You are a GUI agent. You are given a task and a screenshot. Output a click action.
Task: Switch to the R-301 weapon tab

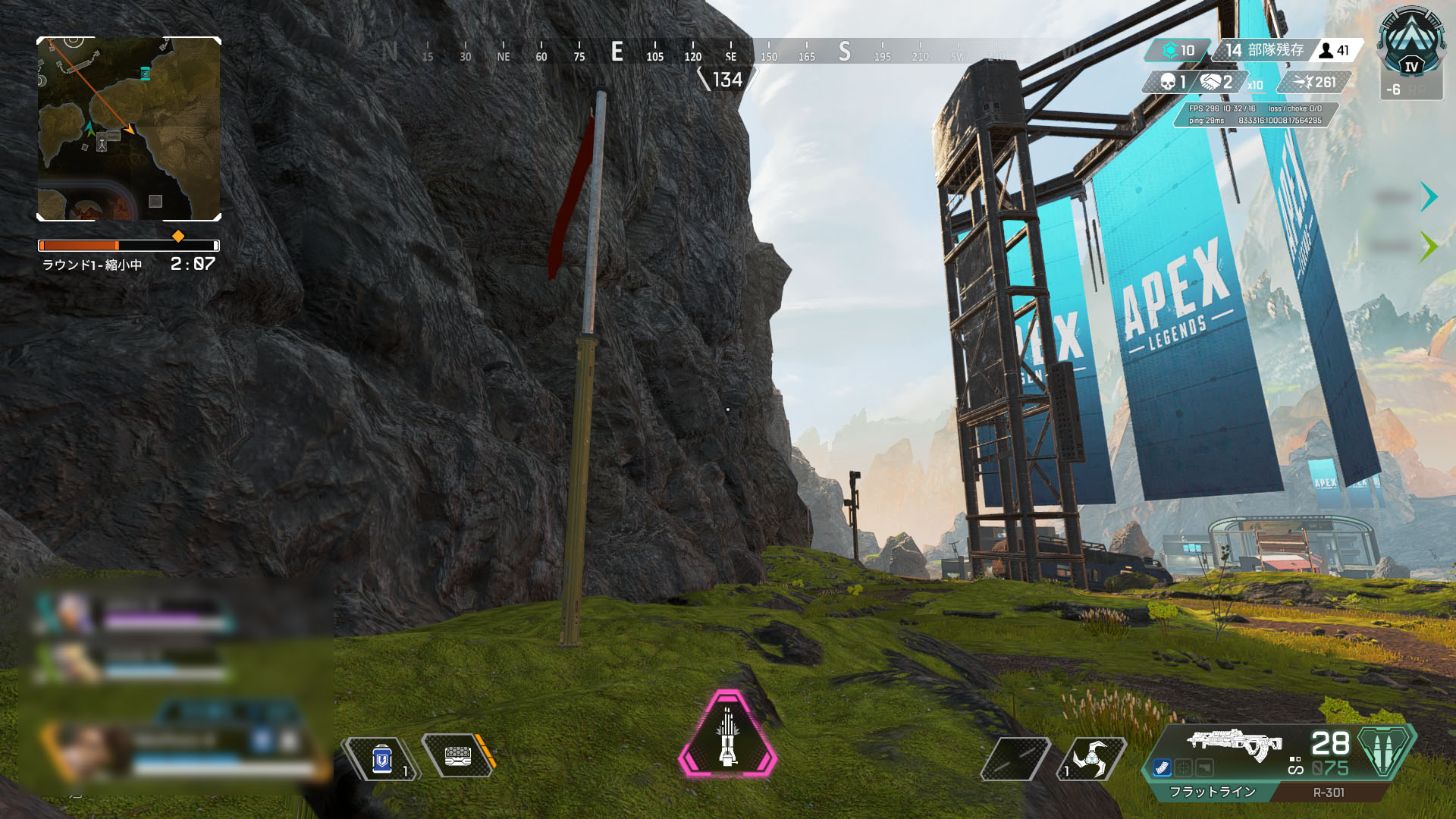(1329, 792)
